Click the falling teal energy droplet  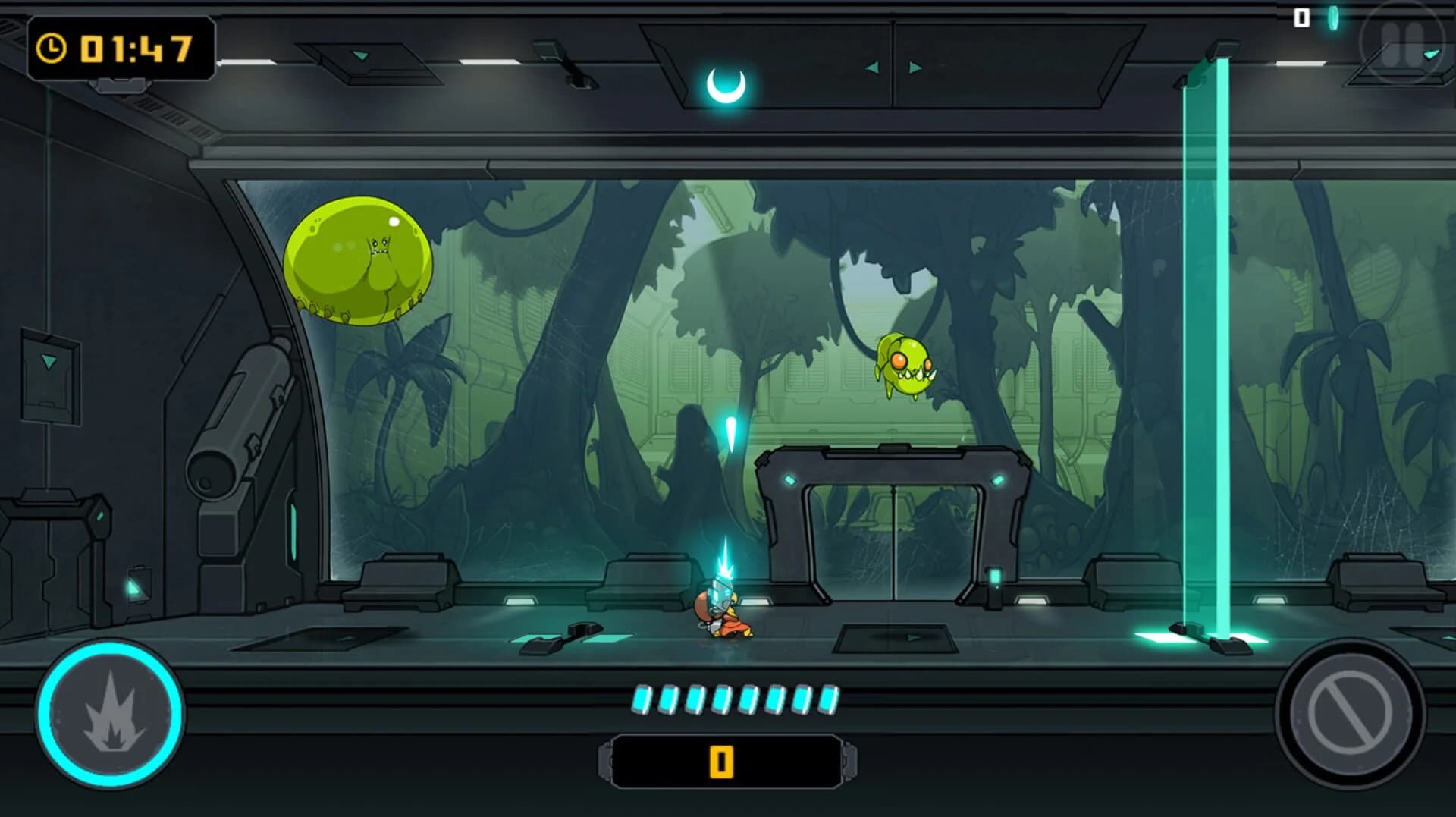coord(730,432)
